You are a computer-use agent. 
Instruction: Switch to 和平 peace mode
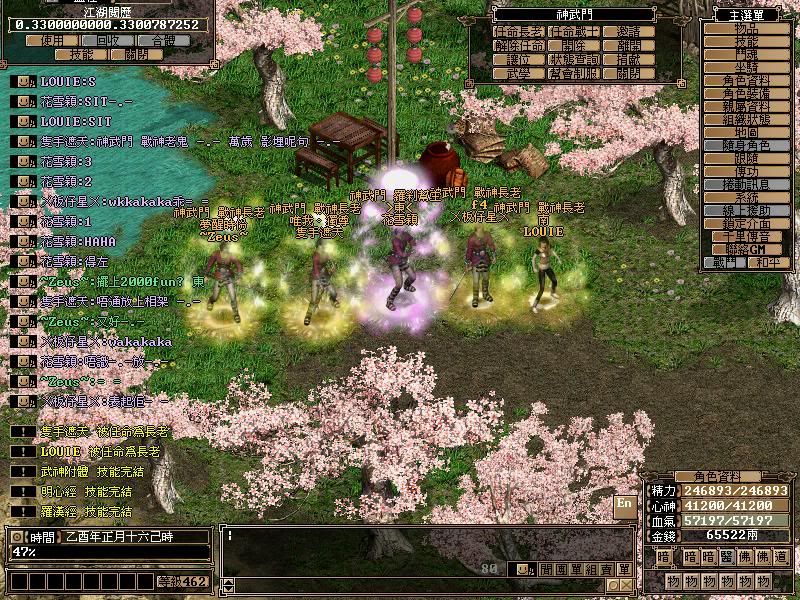tap(767, 262)
